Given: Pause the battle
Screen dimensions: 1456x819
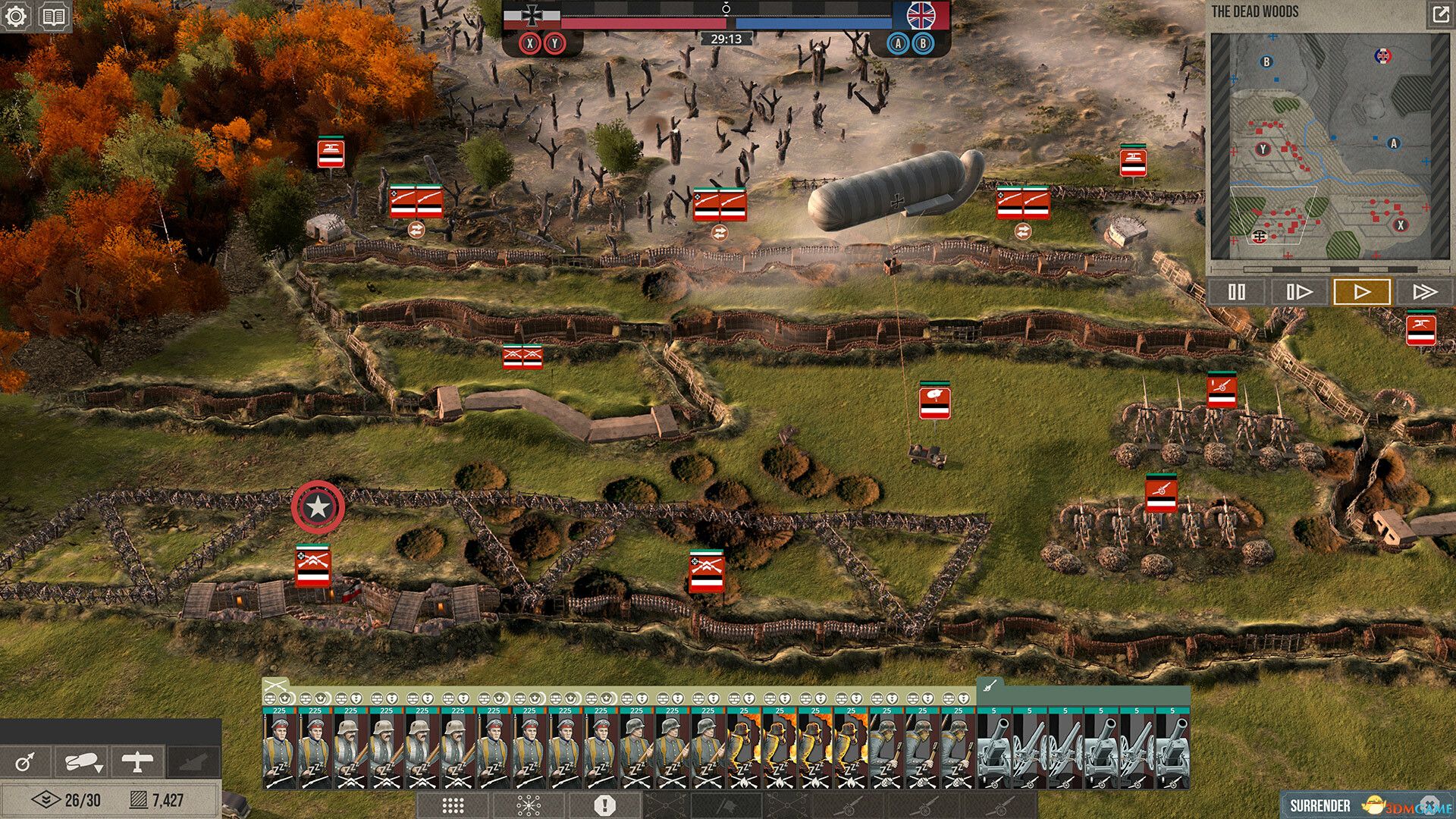Looking at the screenshot, I should point(1236,292).
